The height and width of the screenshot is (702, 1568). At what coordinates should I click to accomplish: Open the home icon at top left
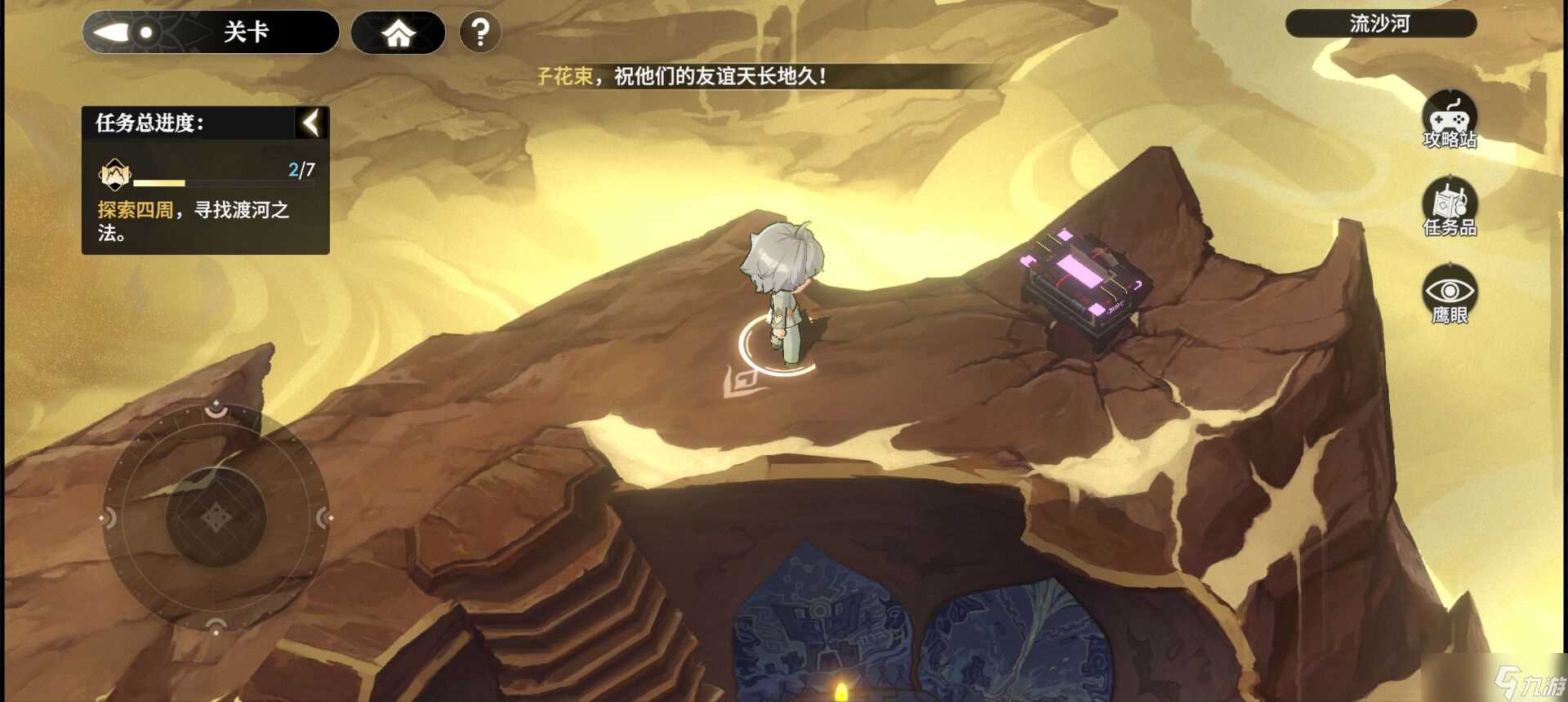398,32
